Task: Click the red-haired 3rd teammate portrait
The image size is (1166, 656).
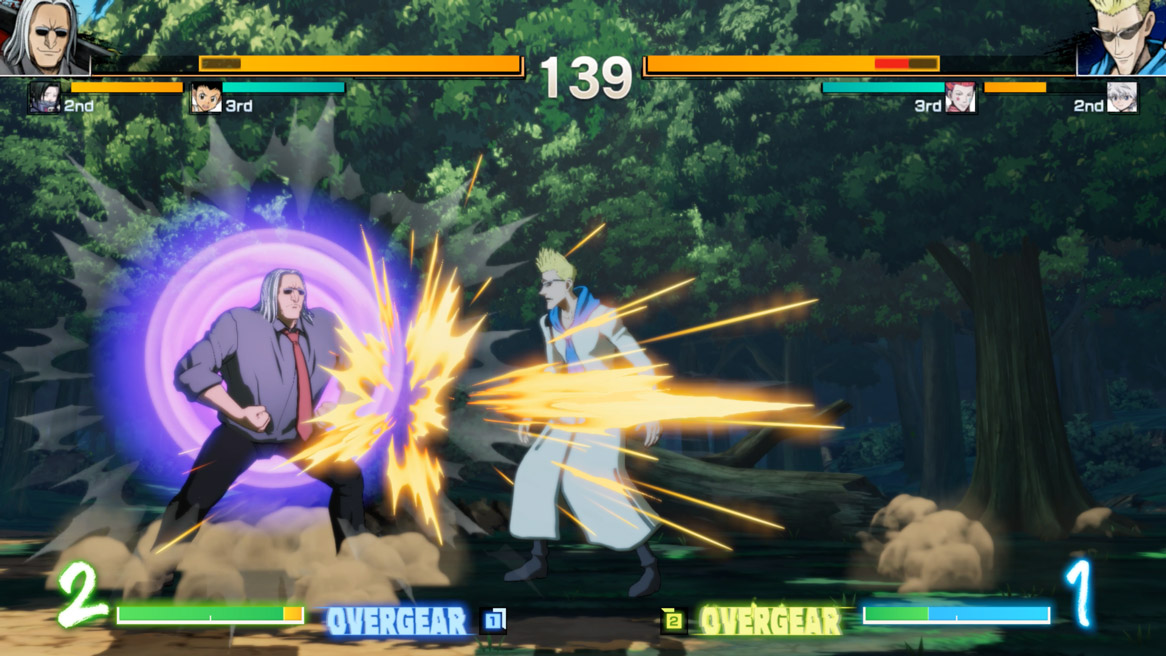Action: point(960,98)
